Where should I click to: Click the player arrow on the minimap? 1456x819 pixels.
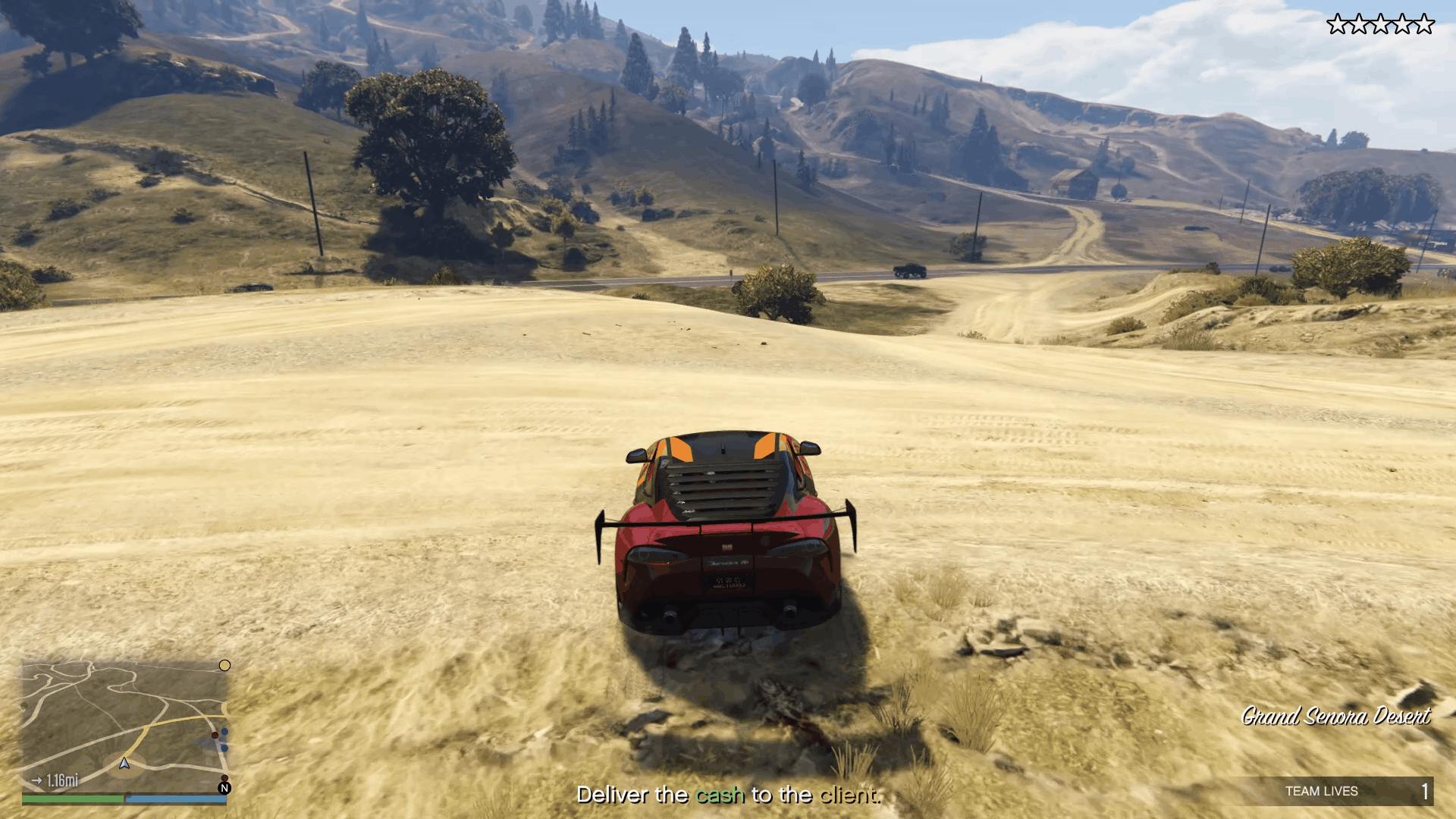[x=124, y=763]
